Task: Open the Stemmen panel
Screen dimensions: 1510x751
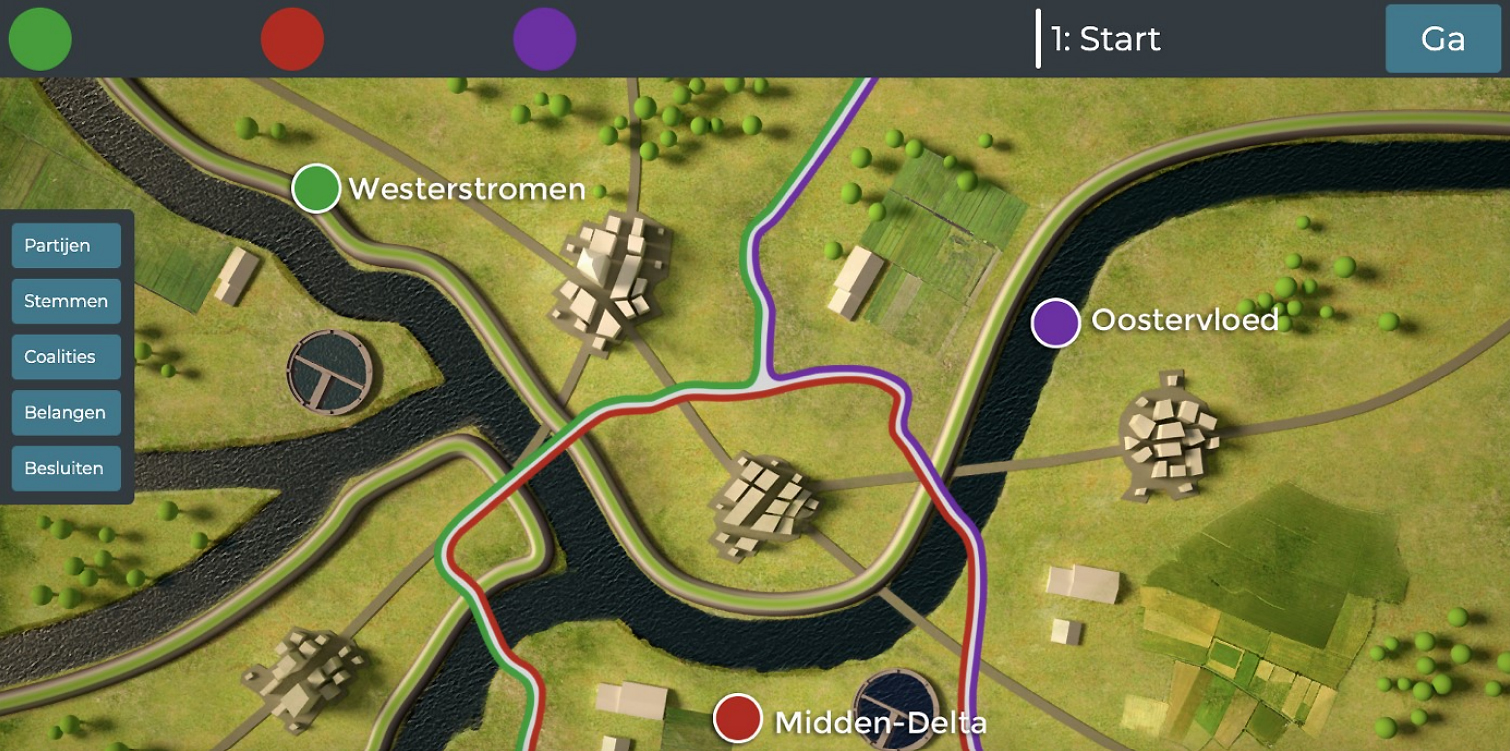Action: tap(65, 300)
